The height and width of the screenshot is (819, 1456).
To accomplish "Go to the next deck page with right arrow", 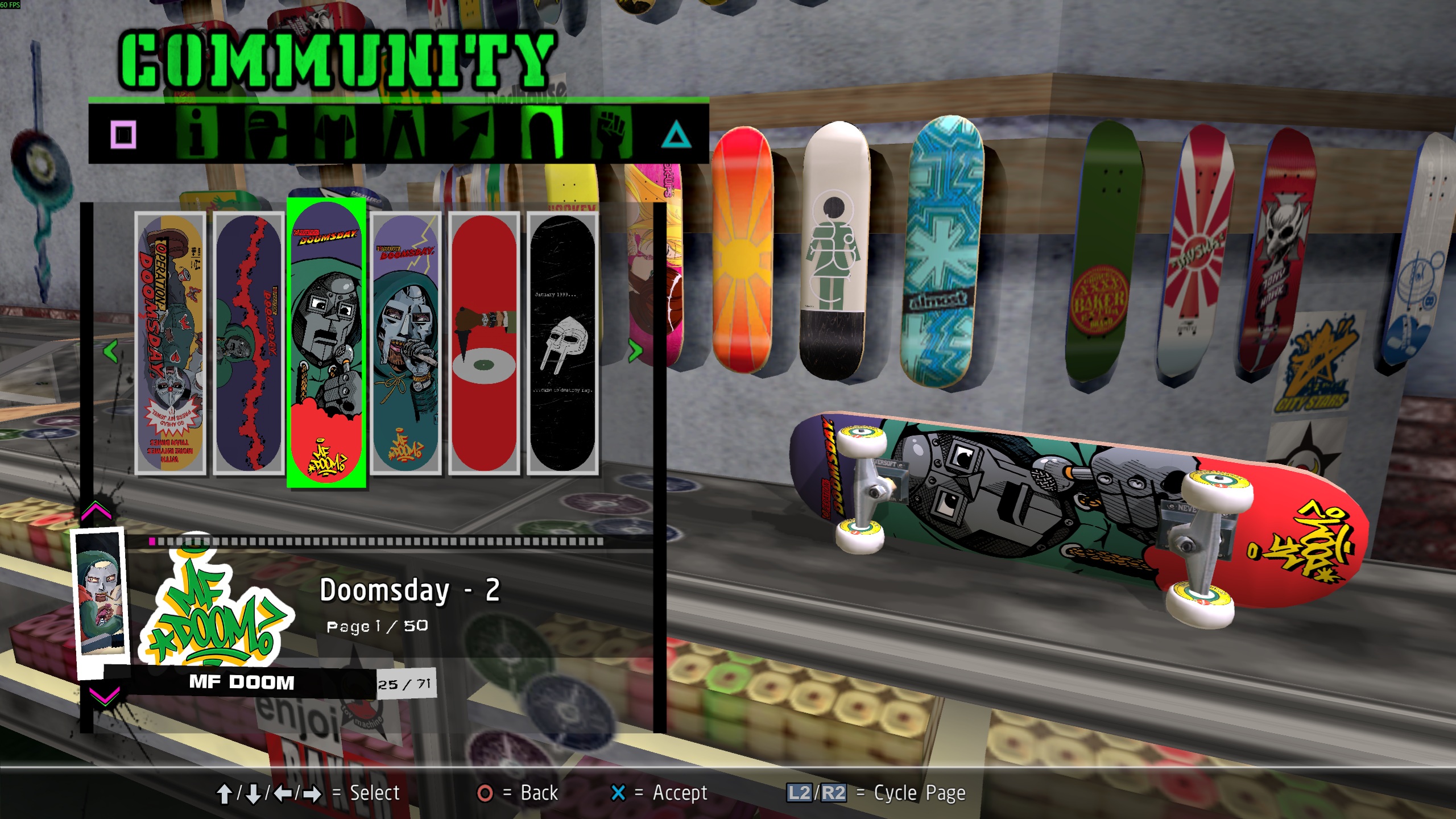I will (635, 351).
